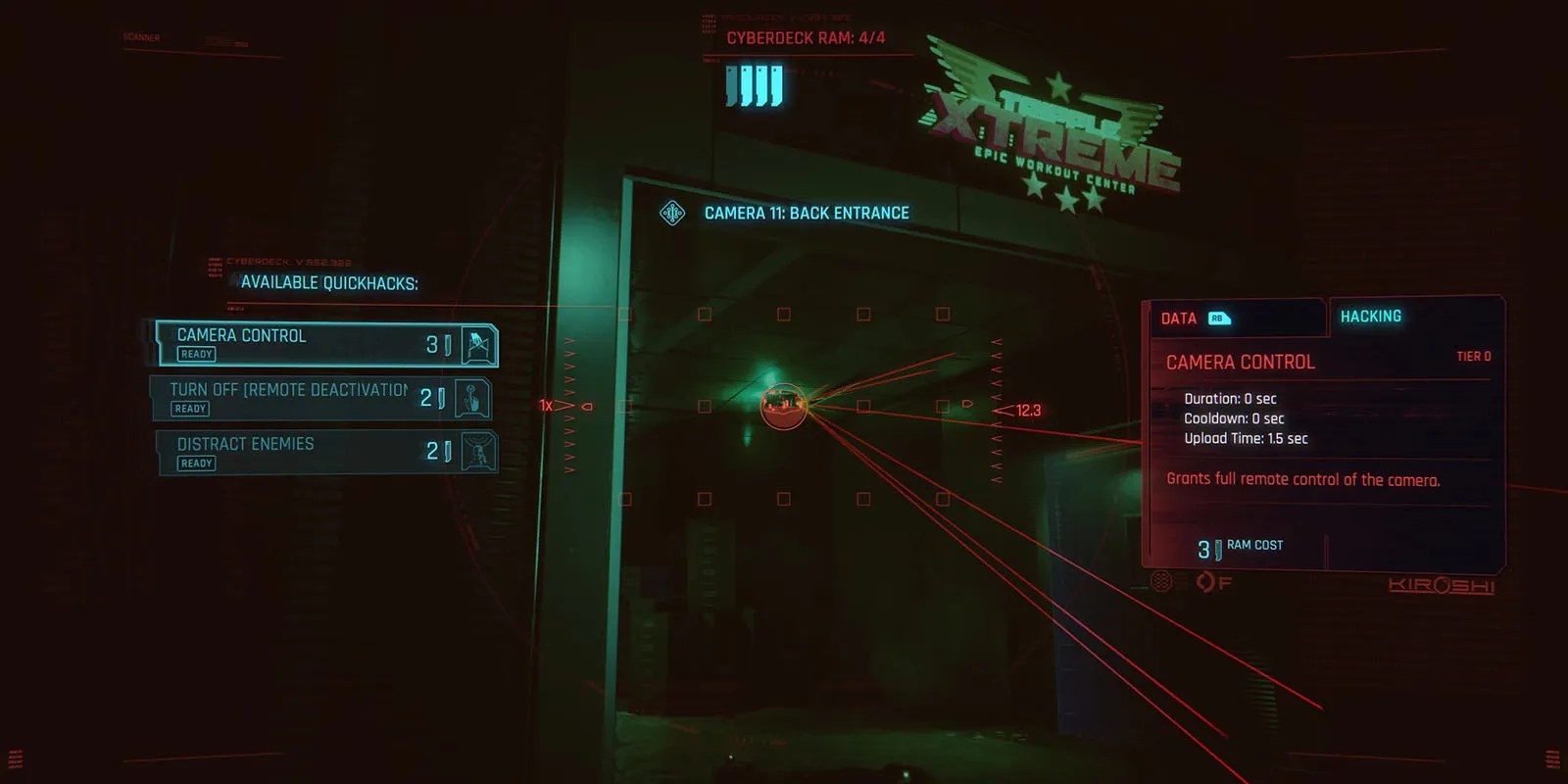1568x784 pixels.
Task: Click the hand icon on Turn Off quickhack
Action: pos(473,398)
